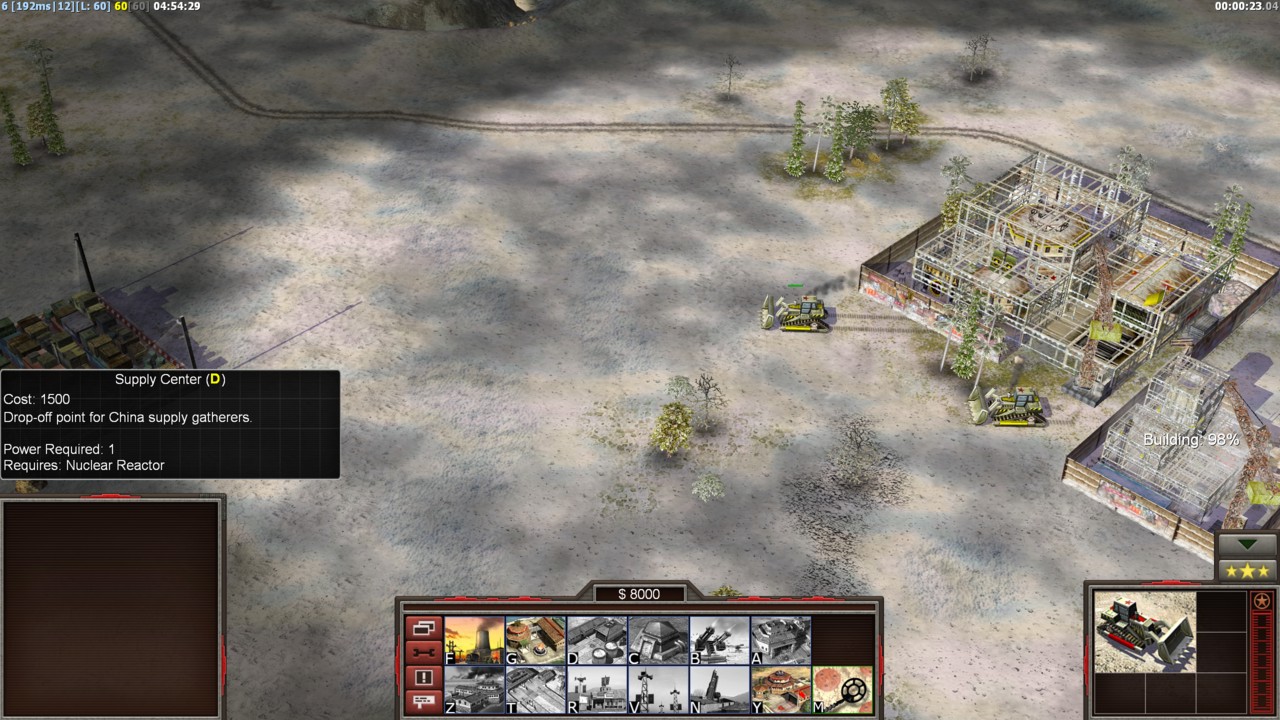1280x720 pixels.
Task: Choose the Supply Center build icon (D)
Action: pos(597,640)
